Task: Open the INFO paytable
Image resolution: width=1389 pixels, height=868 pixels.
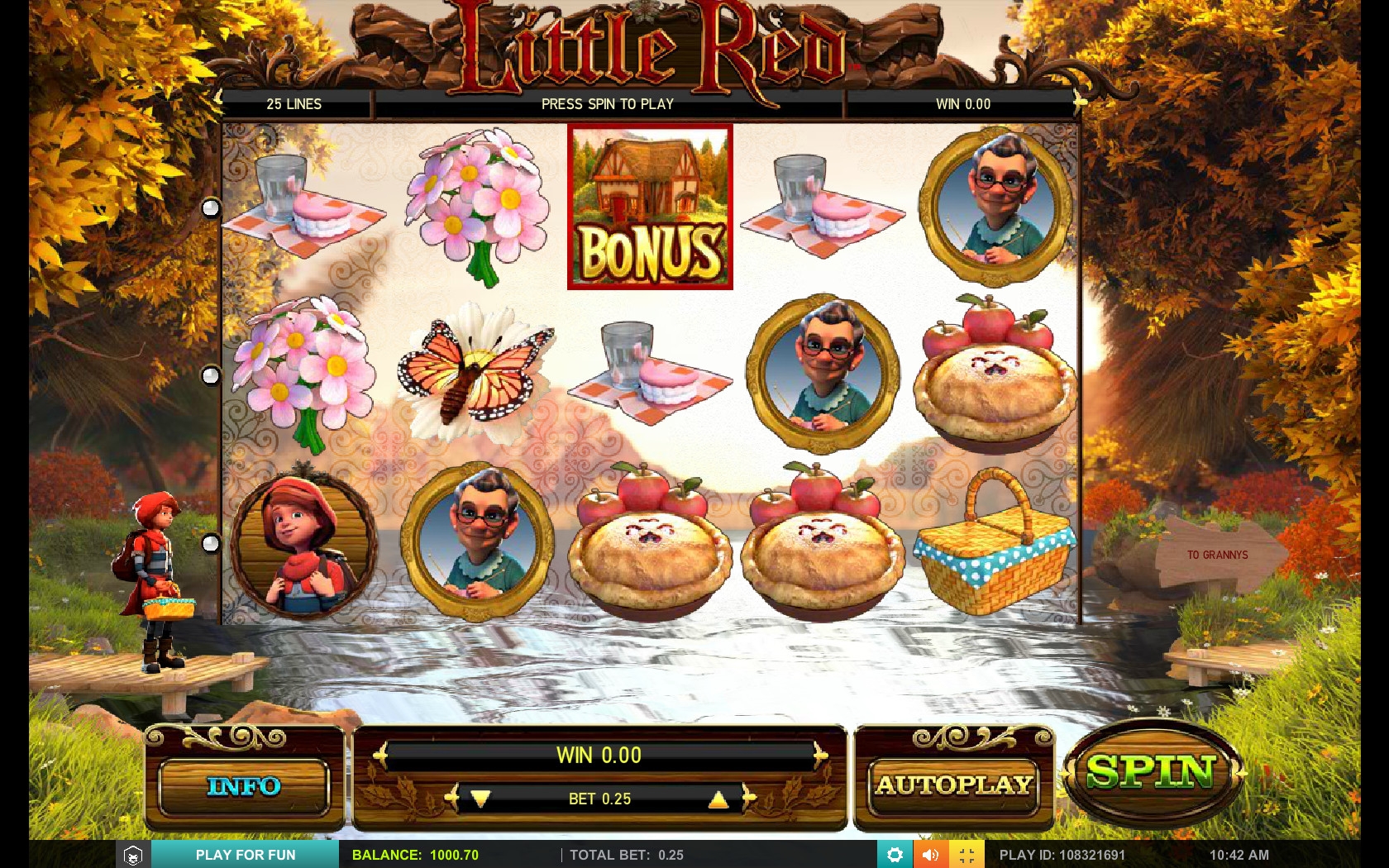Action: (244, 786)
